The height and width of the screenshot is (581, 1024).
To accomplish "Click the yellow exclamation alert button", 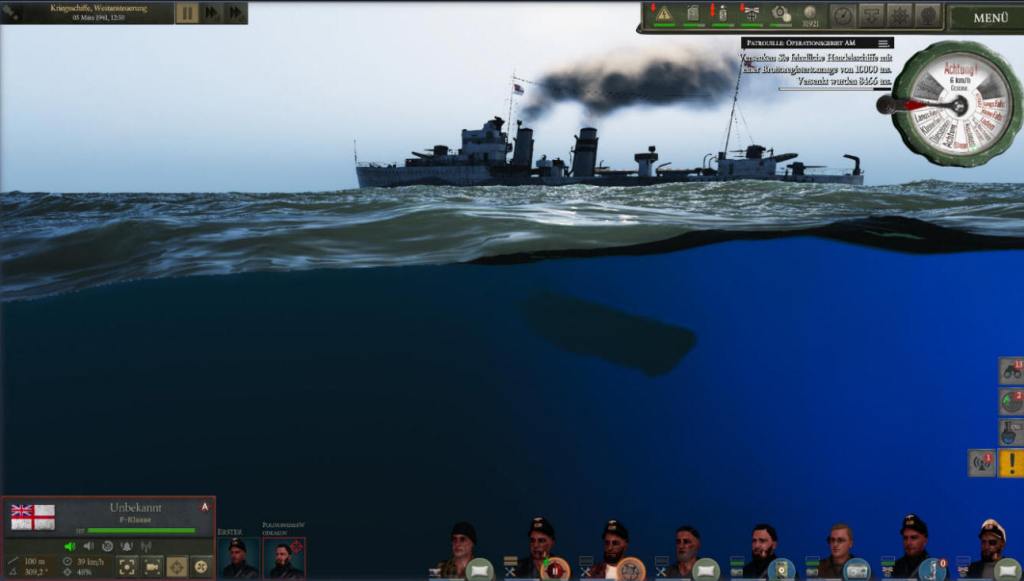I will [x=1011, y=462].
